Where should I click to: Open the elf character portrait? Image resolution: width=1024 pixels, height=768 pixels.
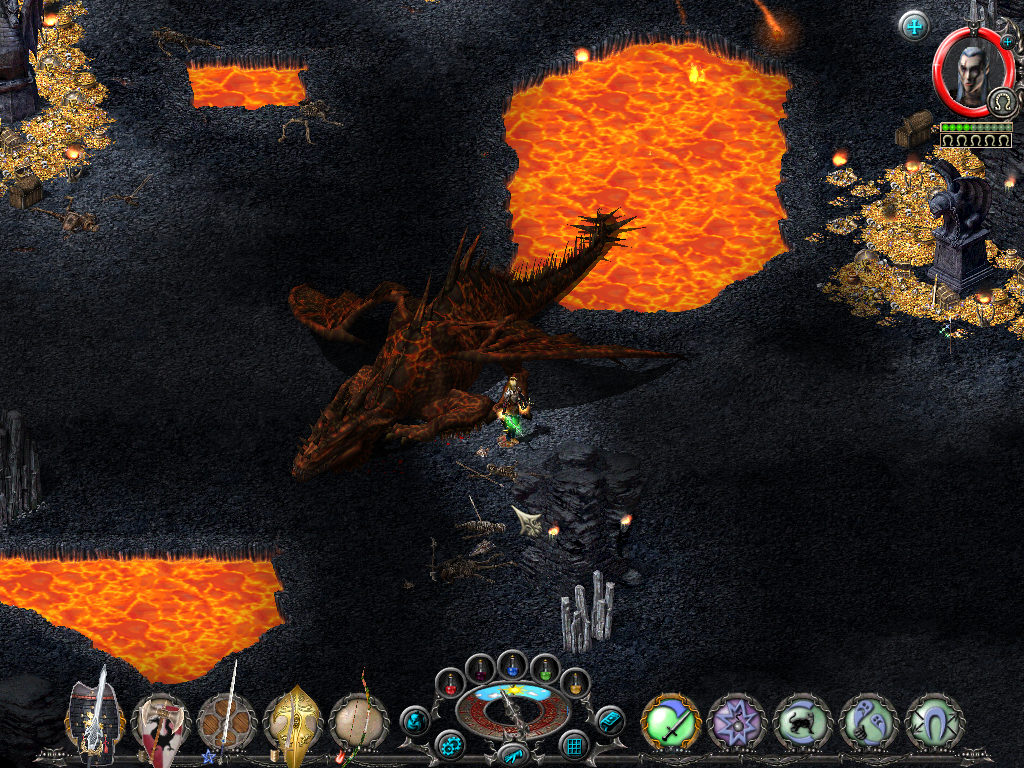(x=966, y=70)
